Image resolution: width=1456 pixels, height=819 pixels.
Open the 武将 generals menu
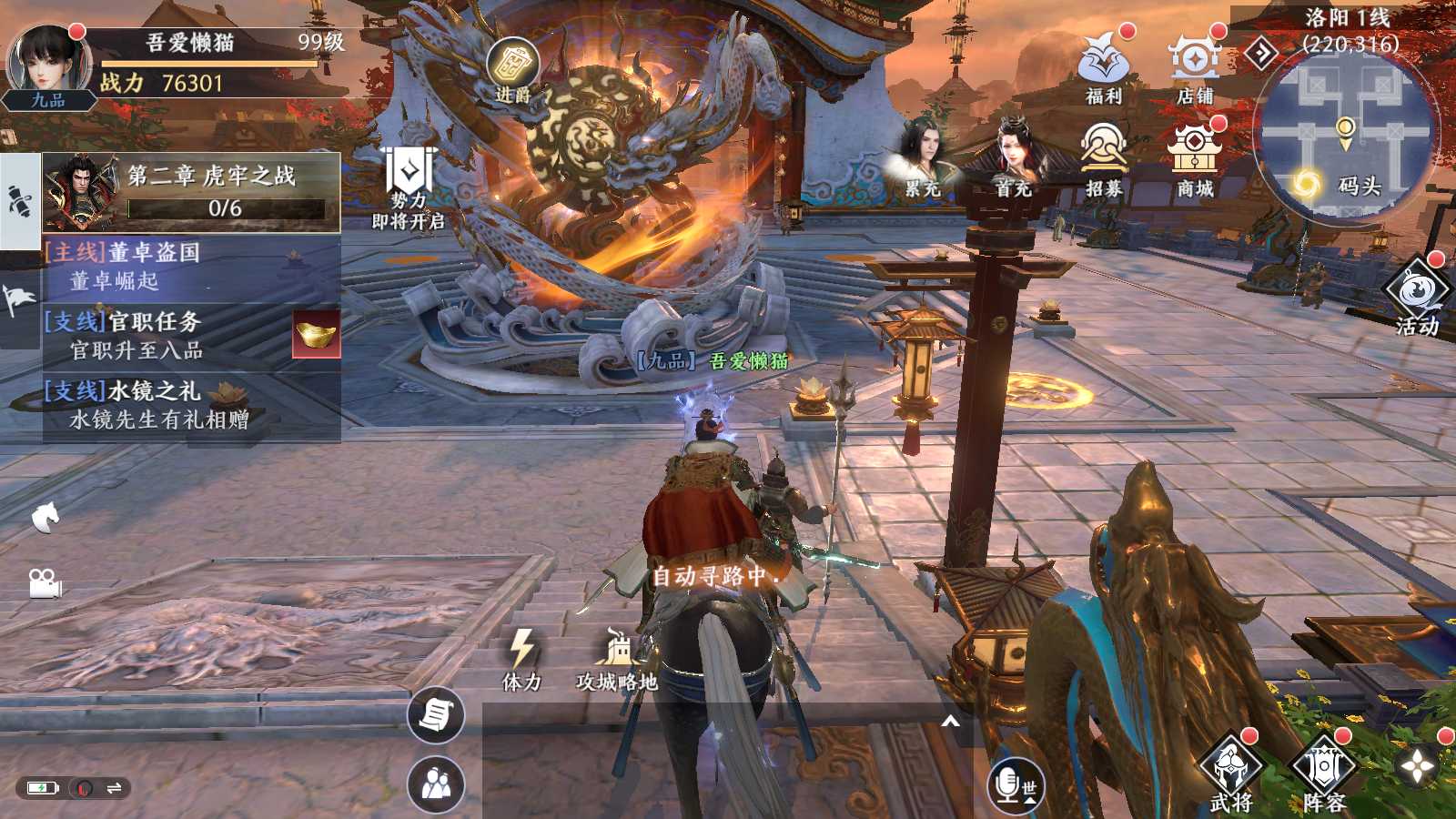pyautogui.click(x=1231, y=773)
